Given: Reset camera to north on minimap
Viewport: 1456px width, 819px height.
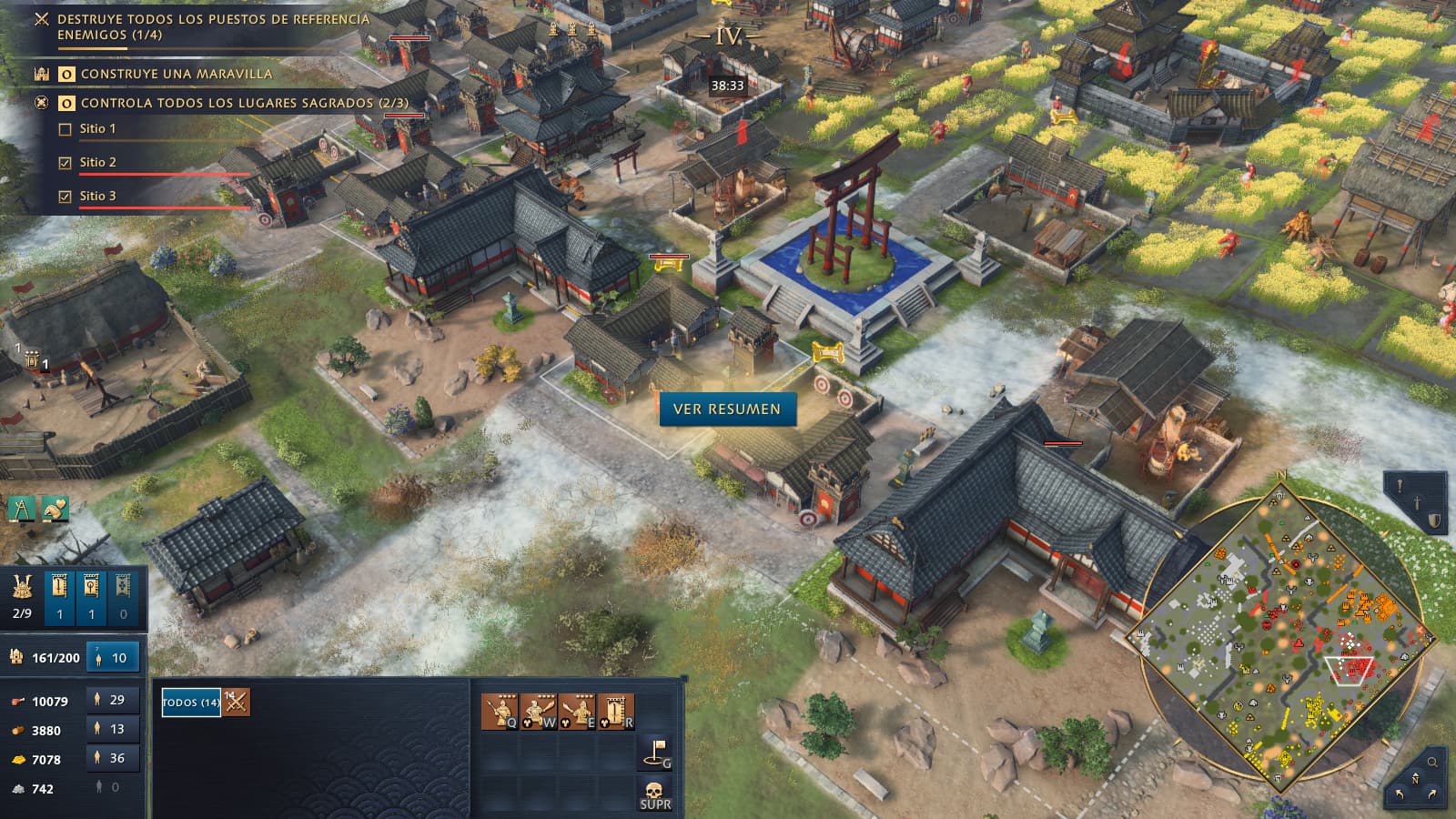Looking at the screenshot, I should tap(1415, 779).
